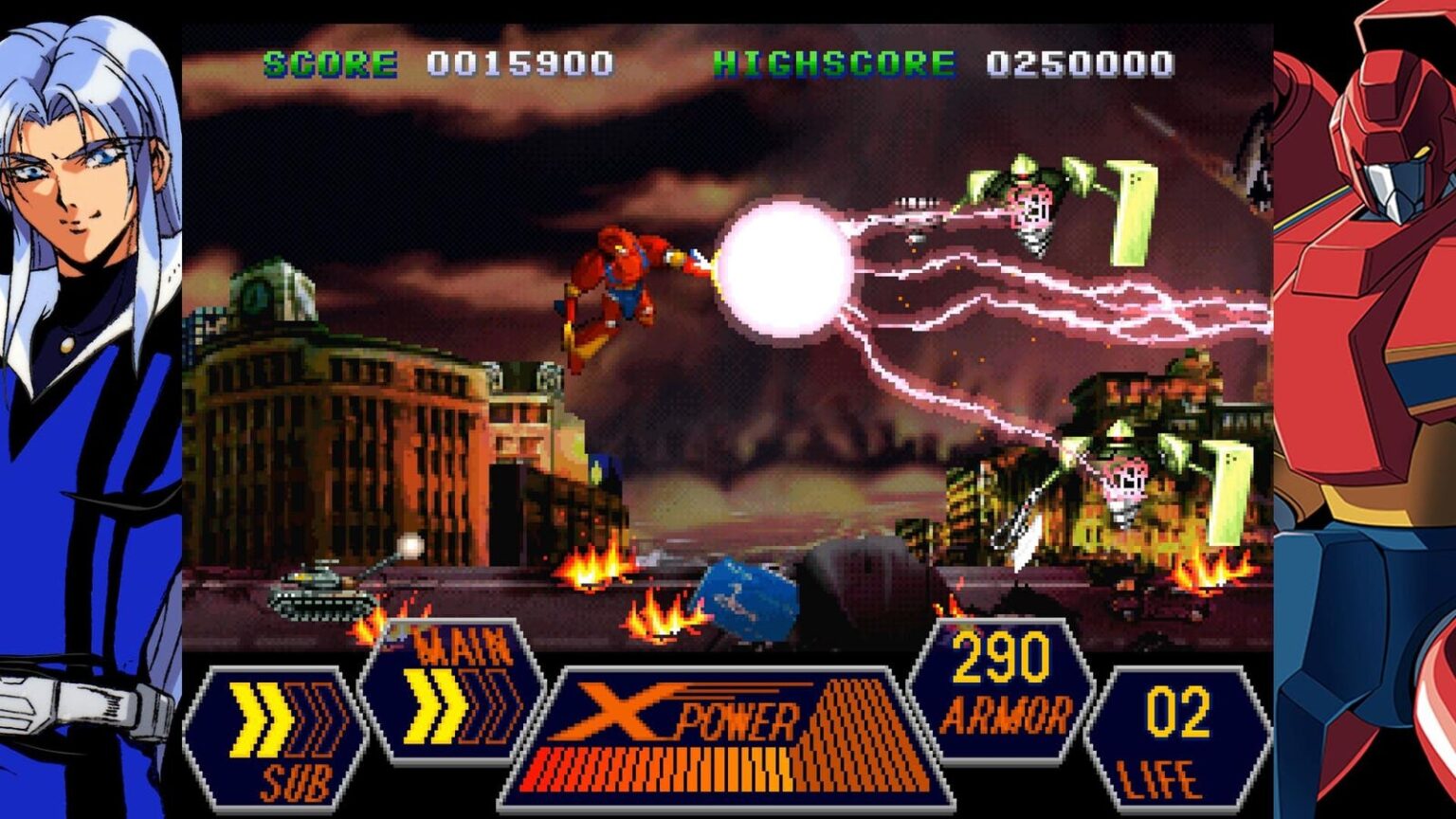Image resolution: width=1456 pixels, height=819 pixels.
Task: Click the ARMOR value 290
Action: coord(1000,654)
